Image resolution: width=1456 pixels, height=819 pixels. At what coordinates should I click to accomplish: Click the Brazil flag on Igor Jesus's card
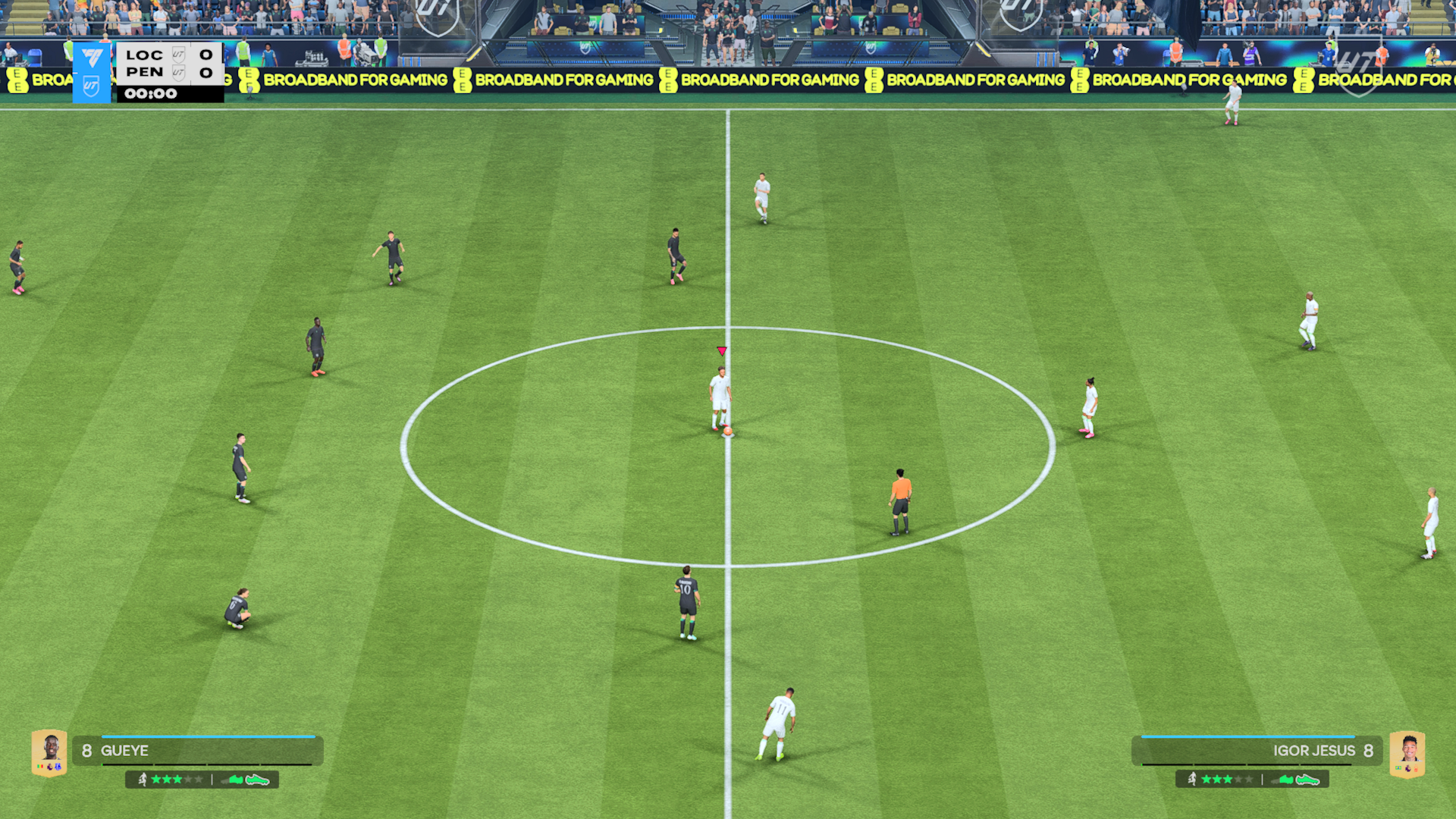coord(1398,767)
